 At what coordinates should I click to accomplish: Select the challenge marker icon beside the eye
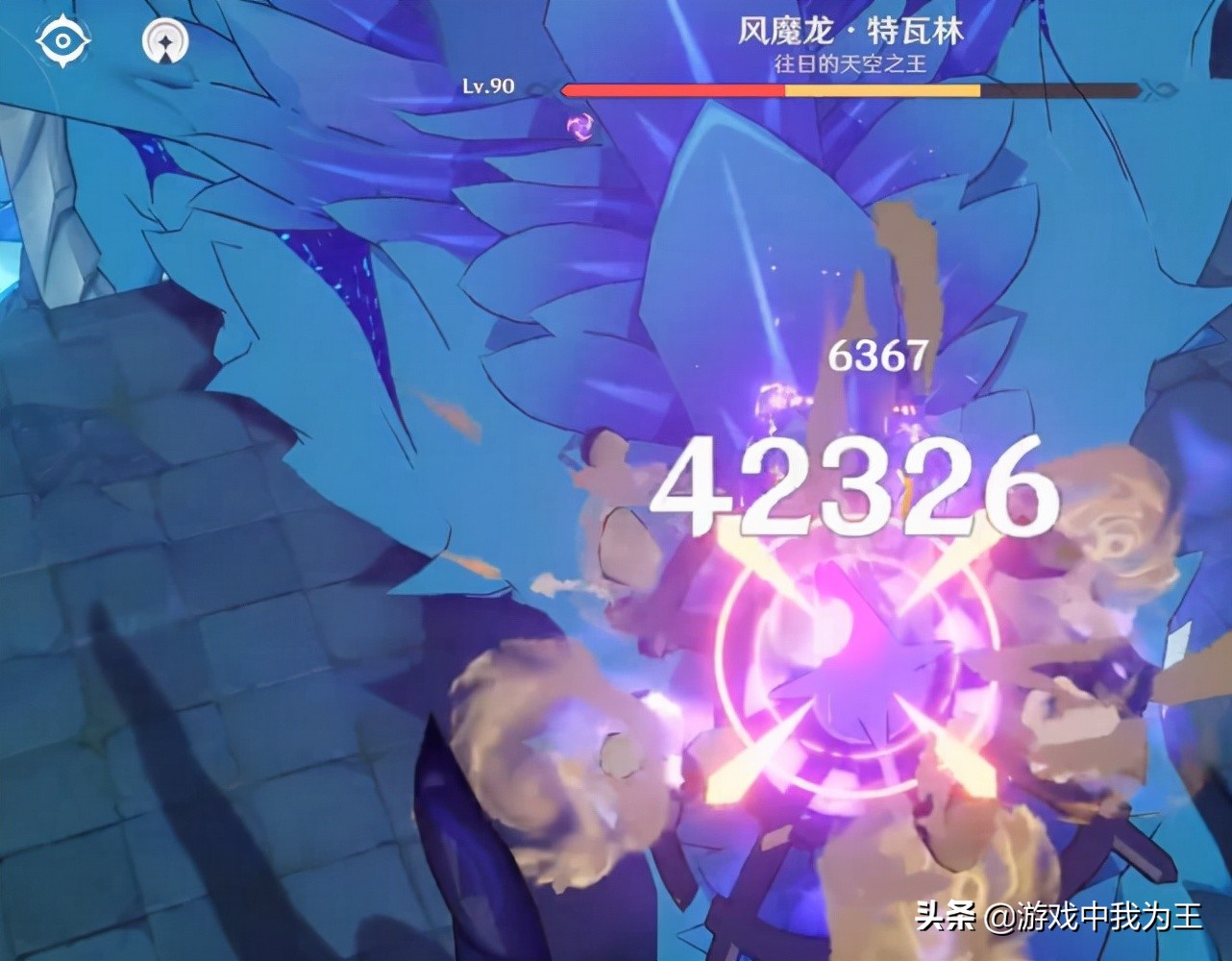click(165, 42)
